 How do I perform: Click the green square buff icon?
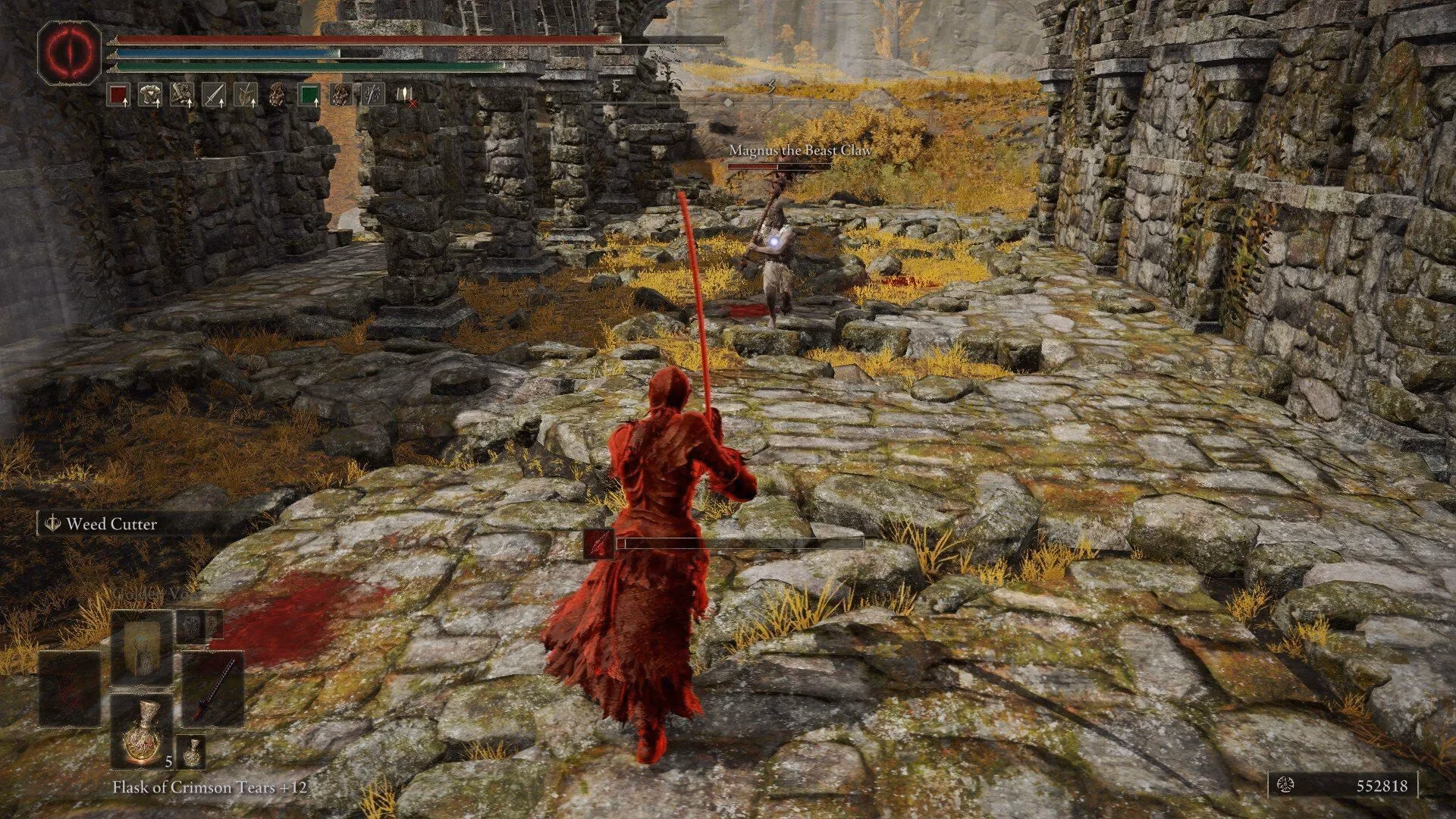[309, 95]
